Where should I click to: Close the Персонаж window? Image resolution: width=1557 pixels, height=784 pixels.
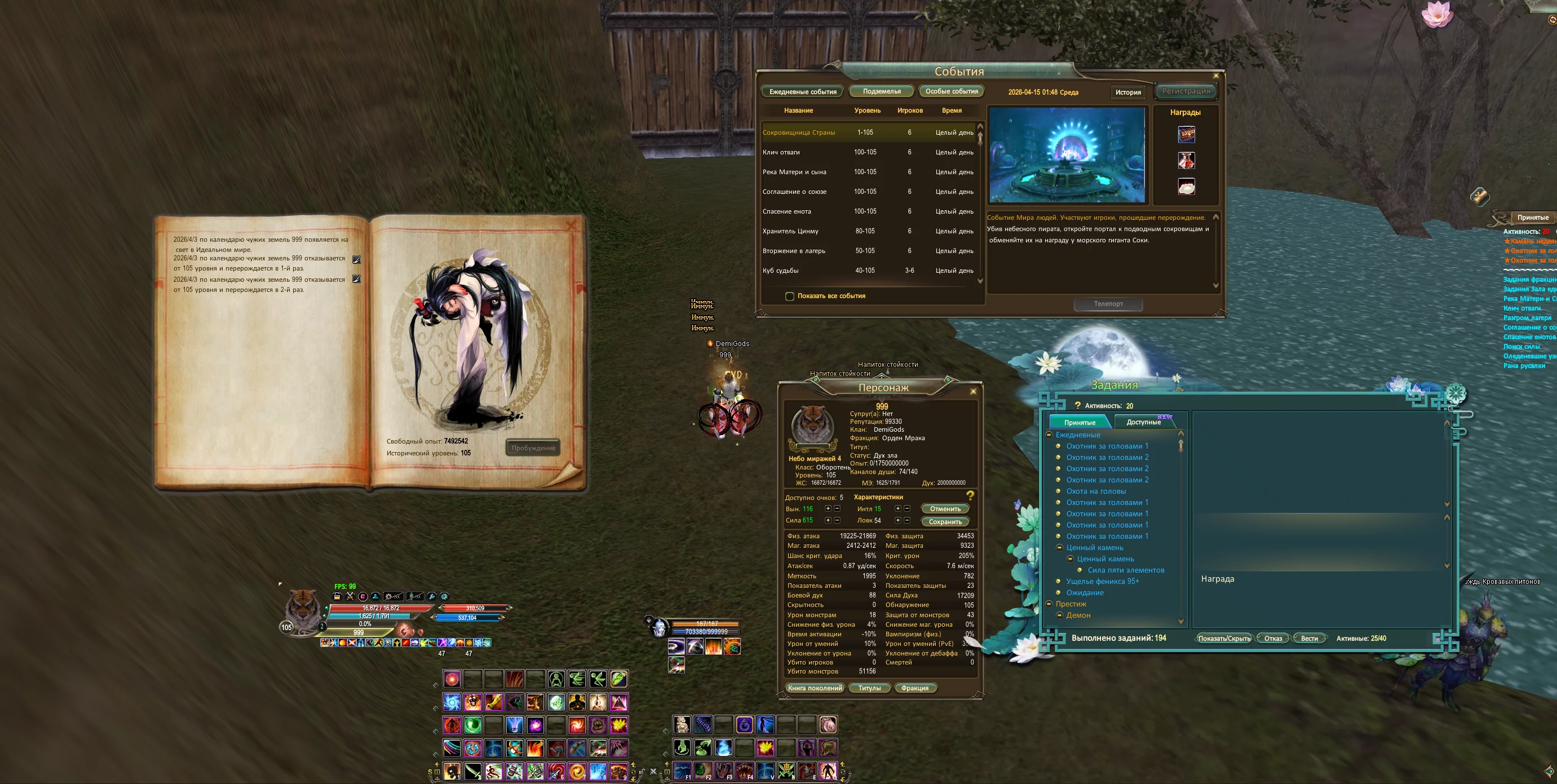(973, 392)
